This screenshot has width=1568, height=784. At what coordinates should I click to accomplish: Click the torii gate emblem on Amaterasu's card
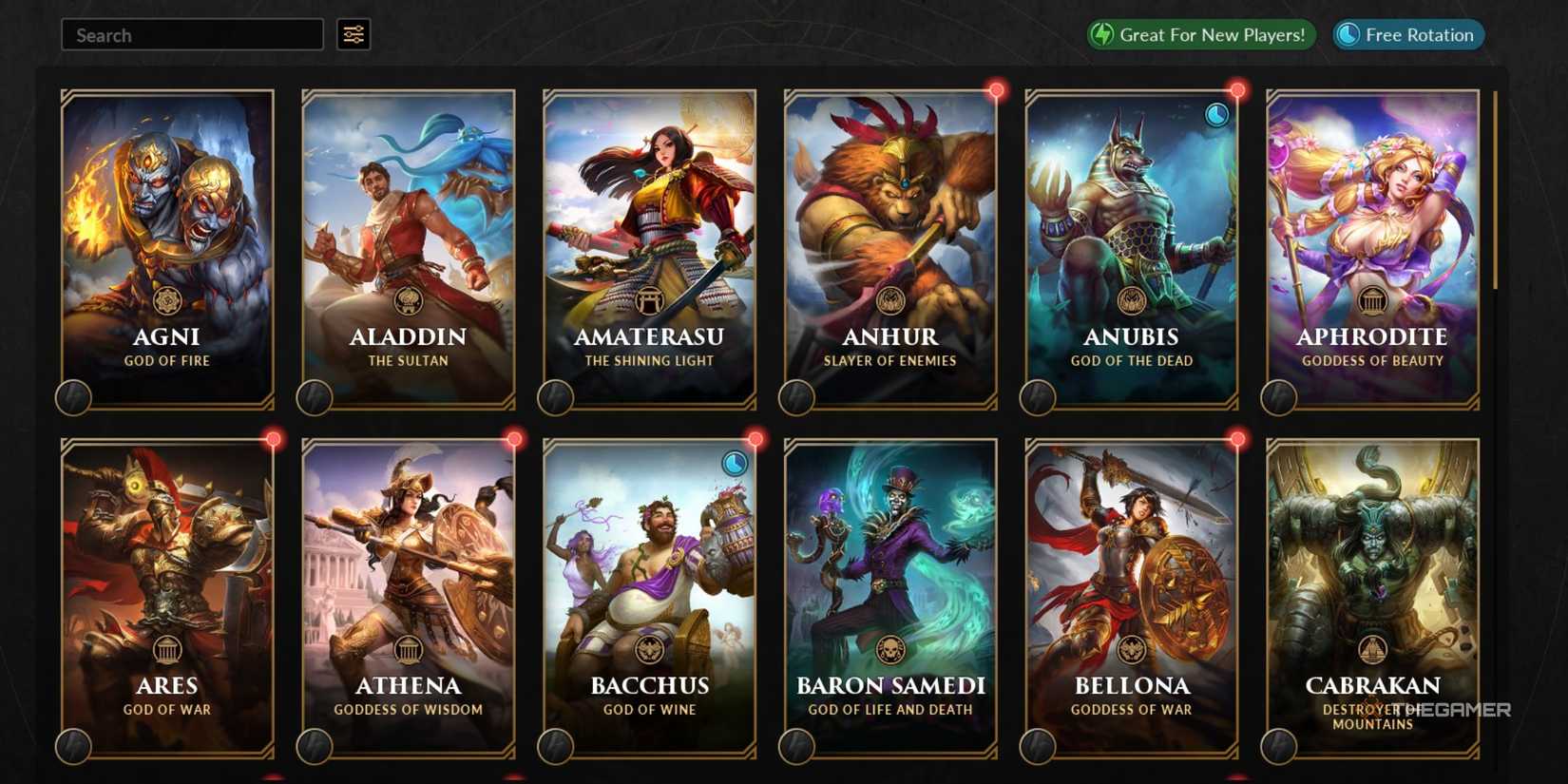tap(648, 302)
